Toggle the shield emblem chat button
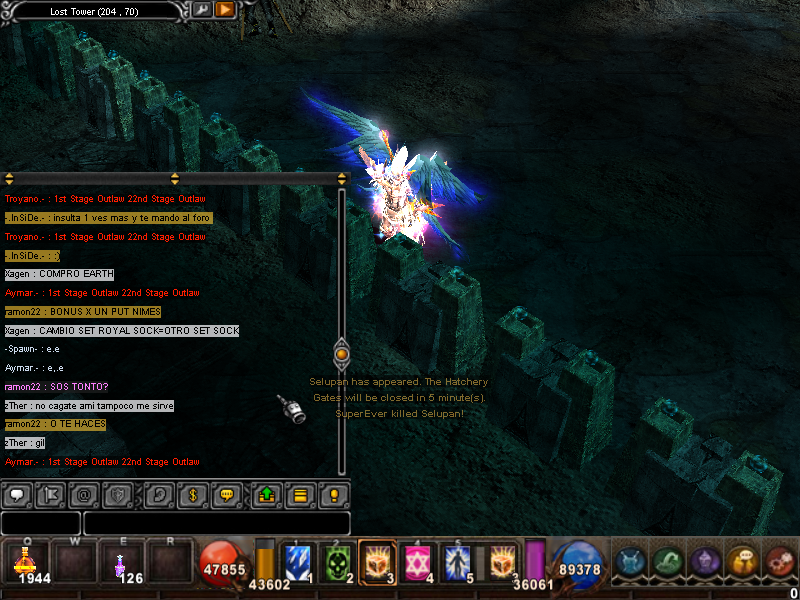This screenshot has width=800, height=600. (x=117, y=494)
